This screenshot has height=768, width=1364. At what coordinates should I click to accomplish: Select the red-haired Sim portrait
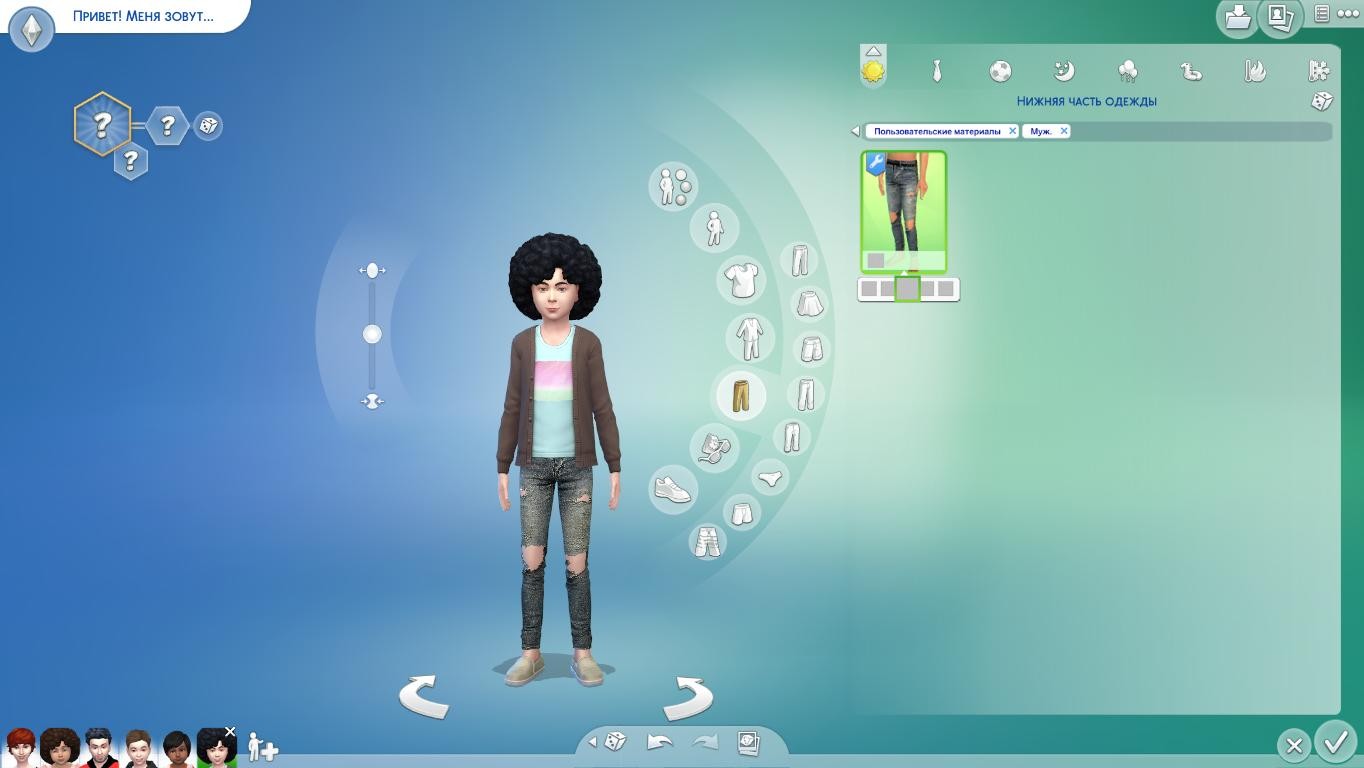(x=20, y=746)
